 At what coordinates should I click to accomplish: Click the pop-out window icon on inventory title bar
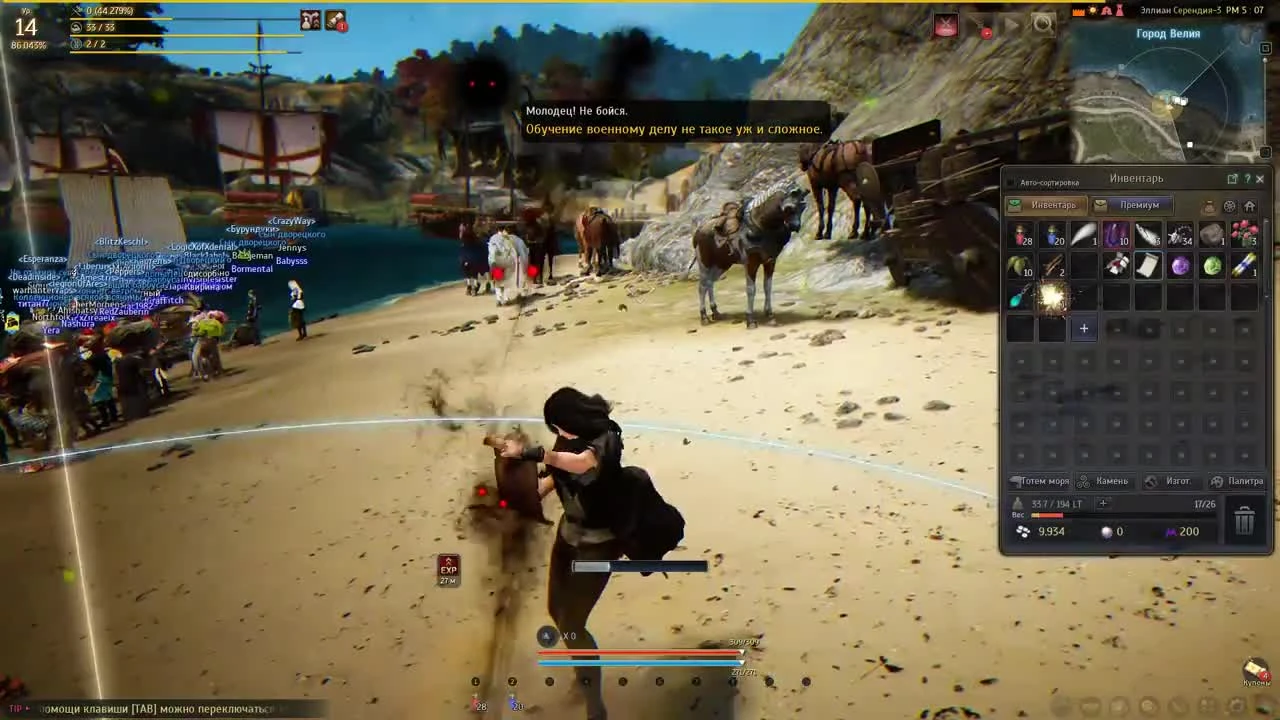pos(1233,178)
